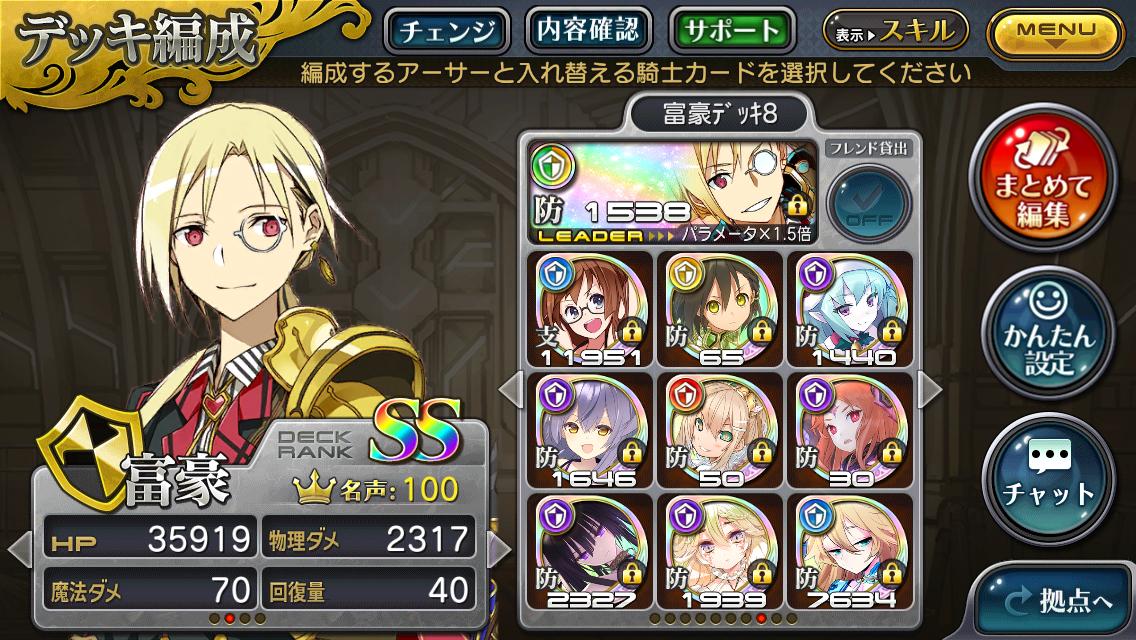Open the 内容確認 details button

[587, 31]
